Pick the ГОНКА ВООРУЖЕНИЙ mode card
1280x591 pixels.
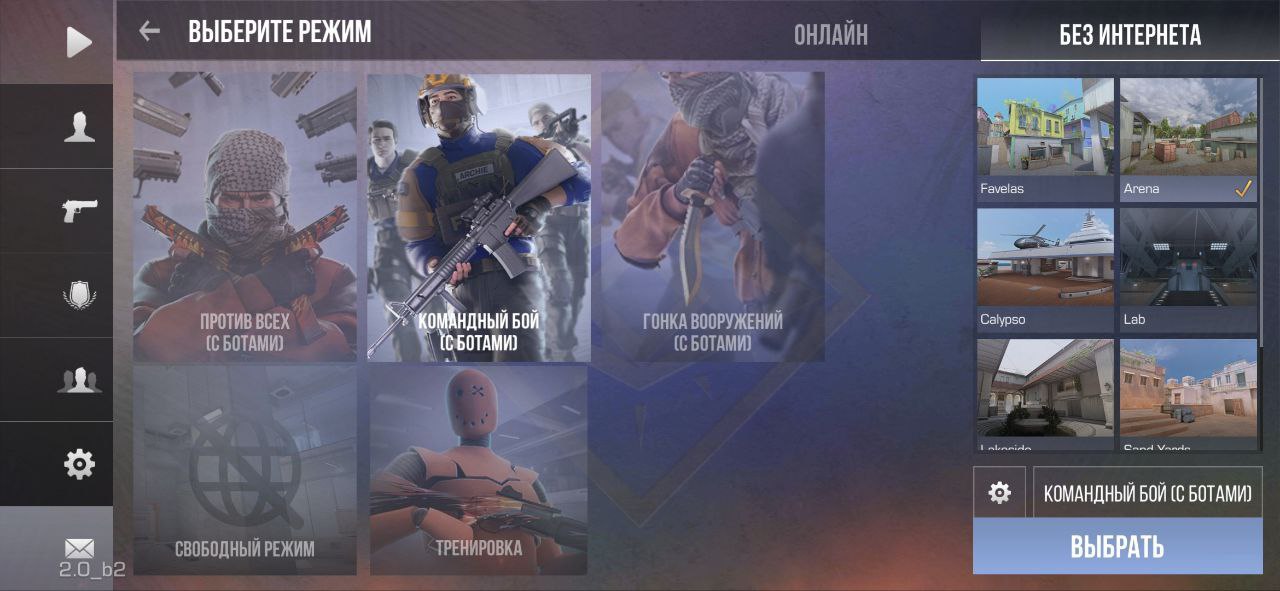point(713,217)
